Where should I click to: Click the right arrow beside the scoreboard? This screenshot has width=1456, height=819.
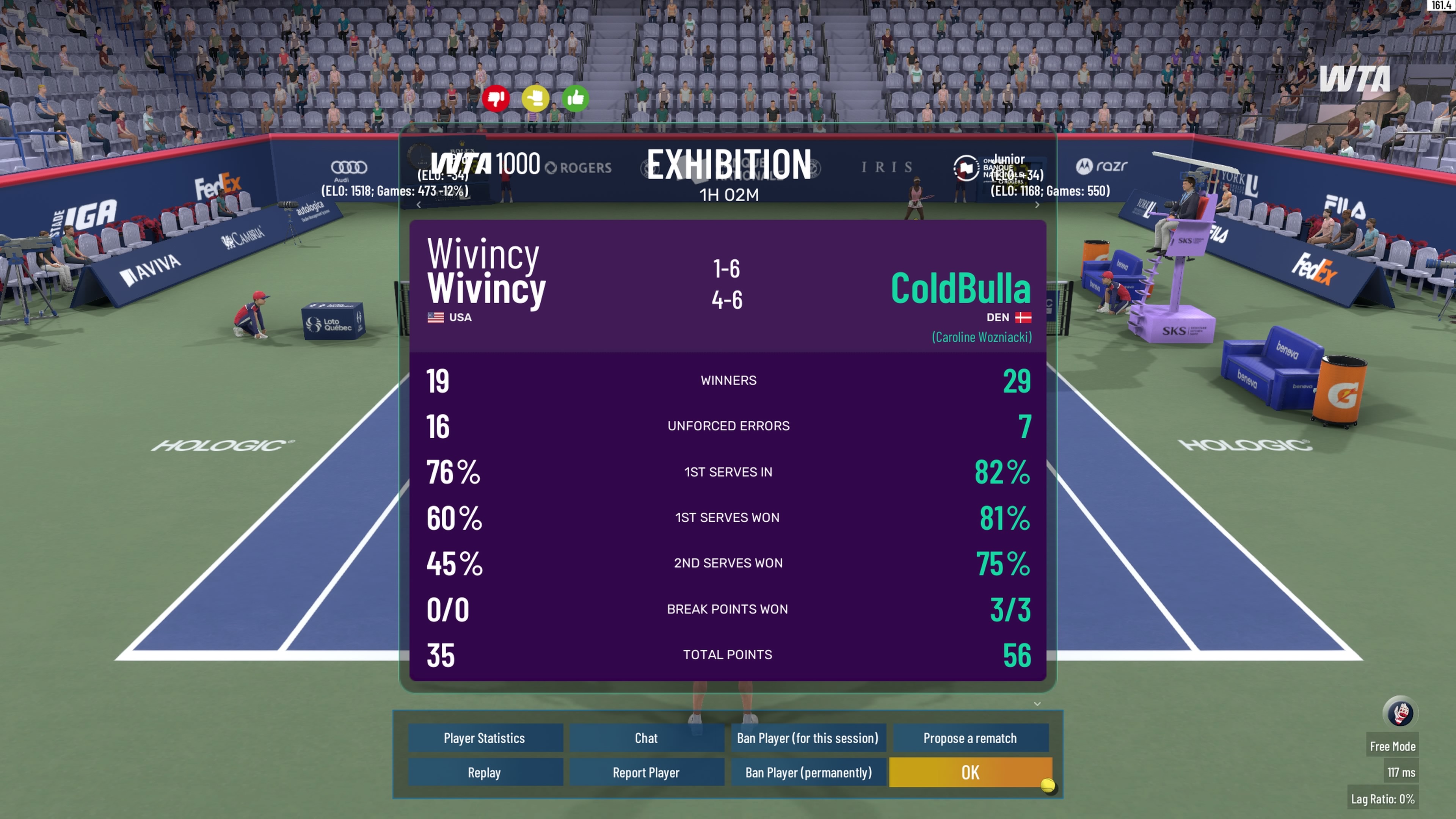1037,205
